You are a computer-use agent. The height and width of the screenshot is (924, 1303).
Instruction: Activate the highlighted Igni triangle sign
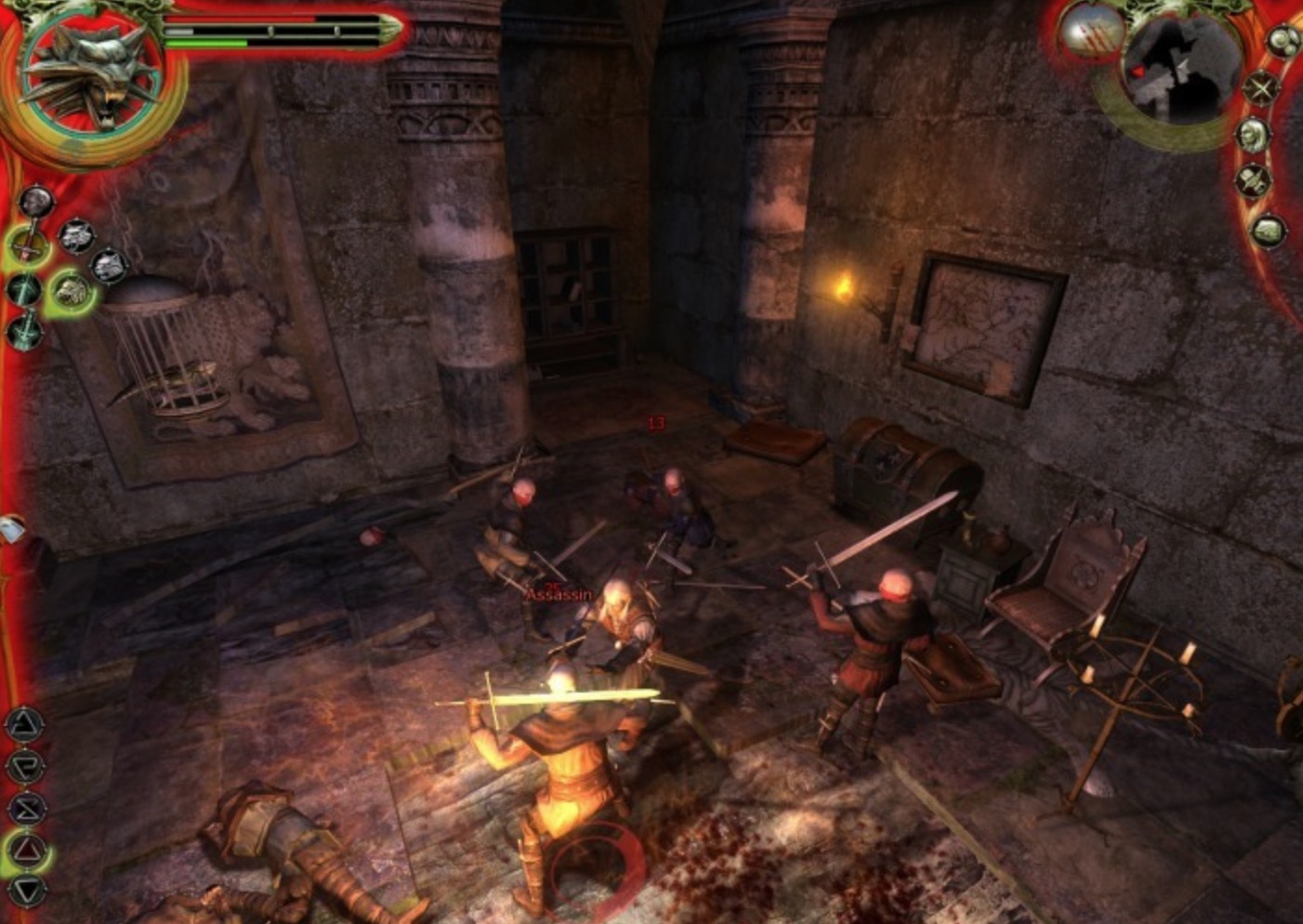tap(28, 850)
